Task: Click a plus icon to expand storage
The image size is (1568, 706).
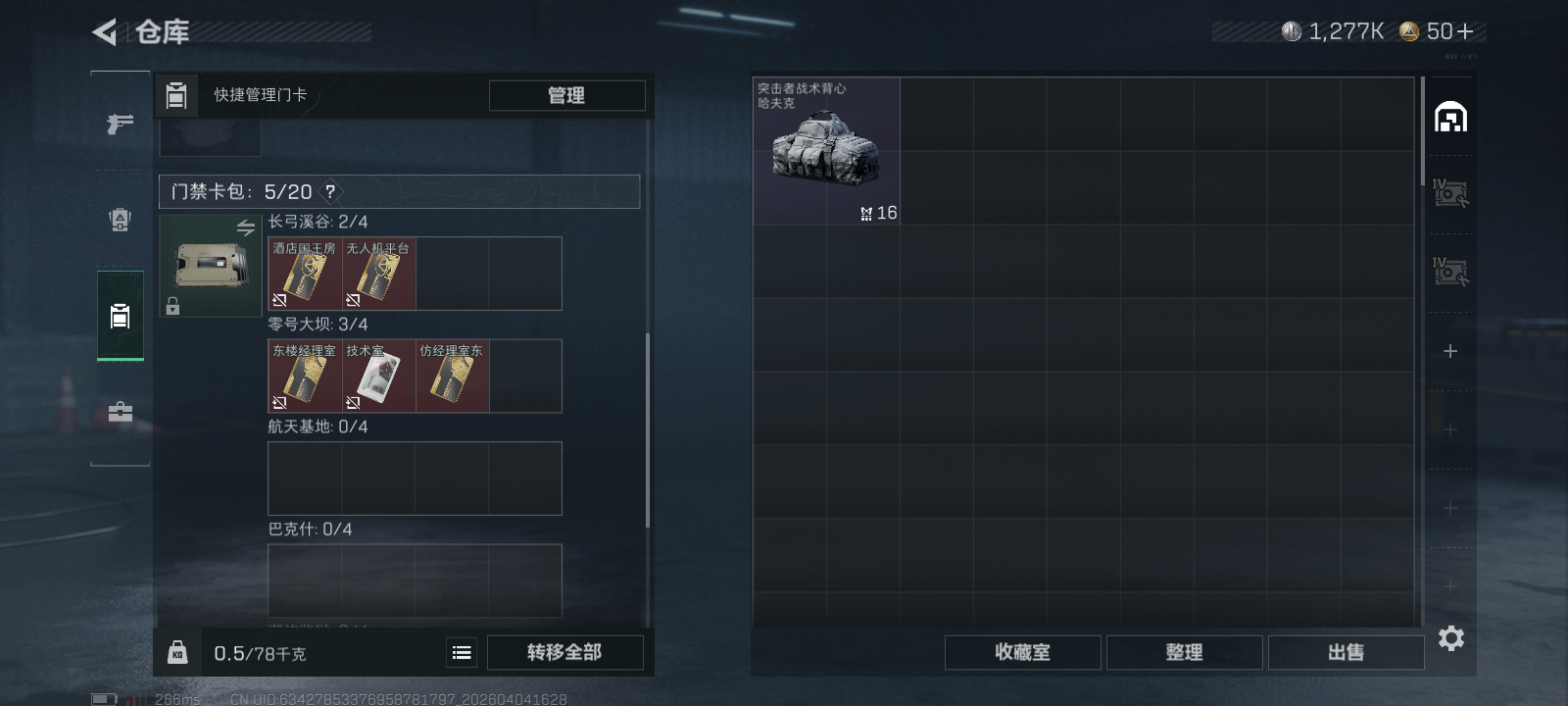Action: (1452, 349)
